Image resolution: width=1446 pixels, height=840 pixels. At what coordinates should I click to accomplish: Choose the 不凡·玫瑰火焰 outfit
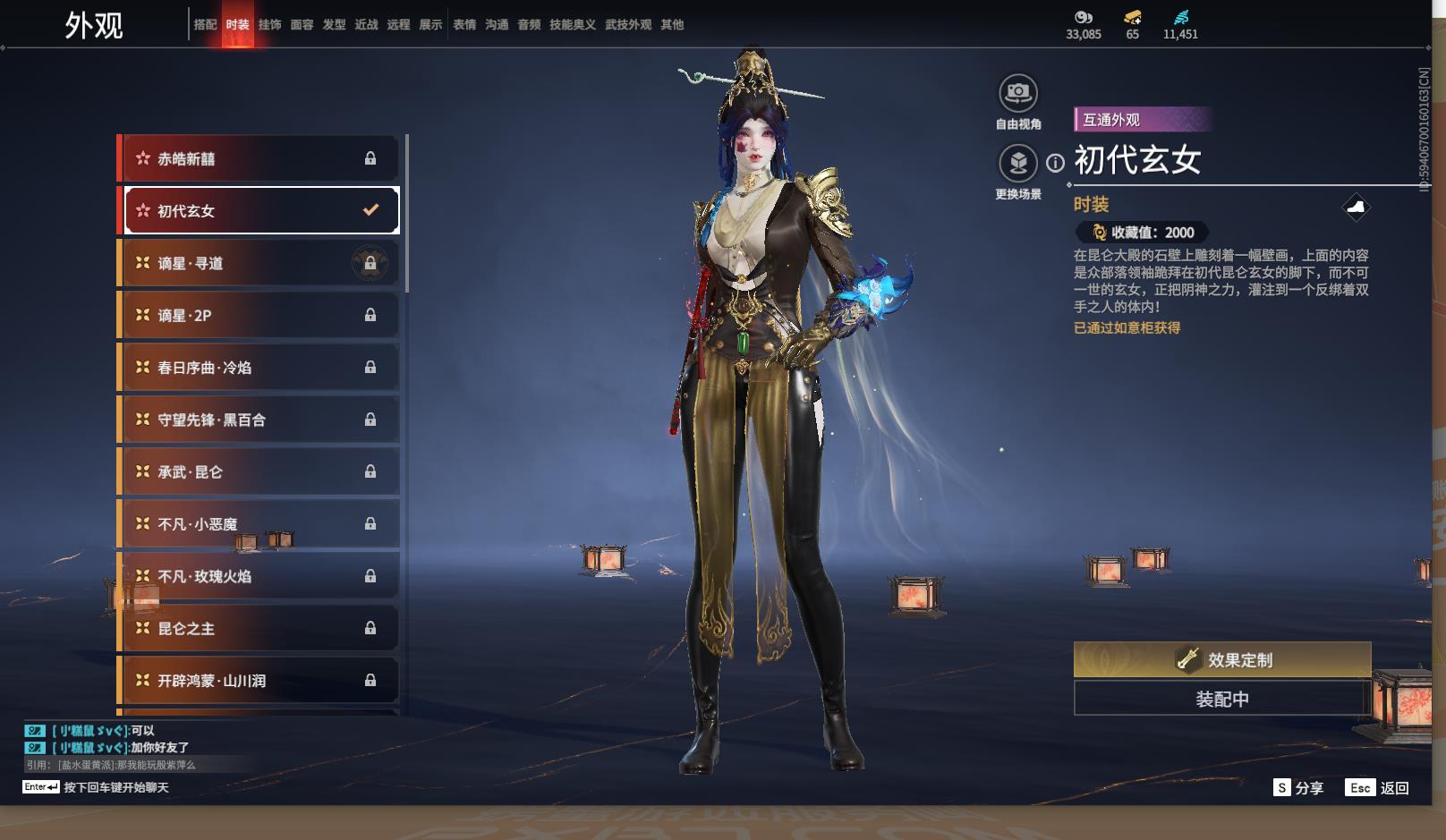tap(259, 576)
